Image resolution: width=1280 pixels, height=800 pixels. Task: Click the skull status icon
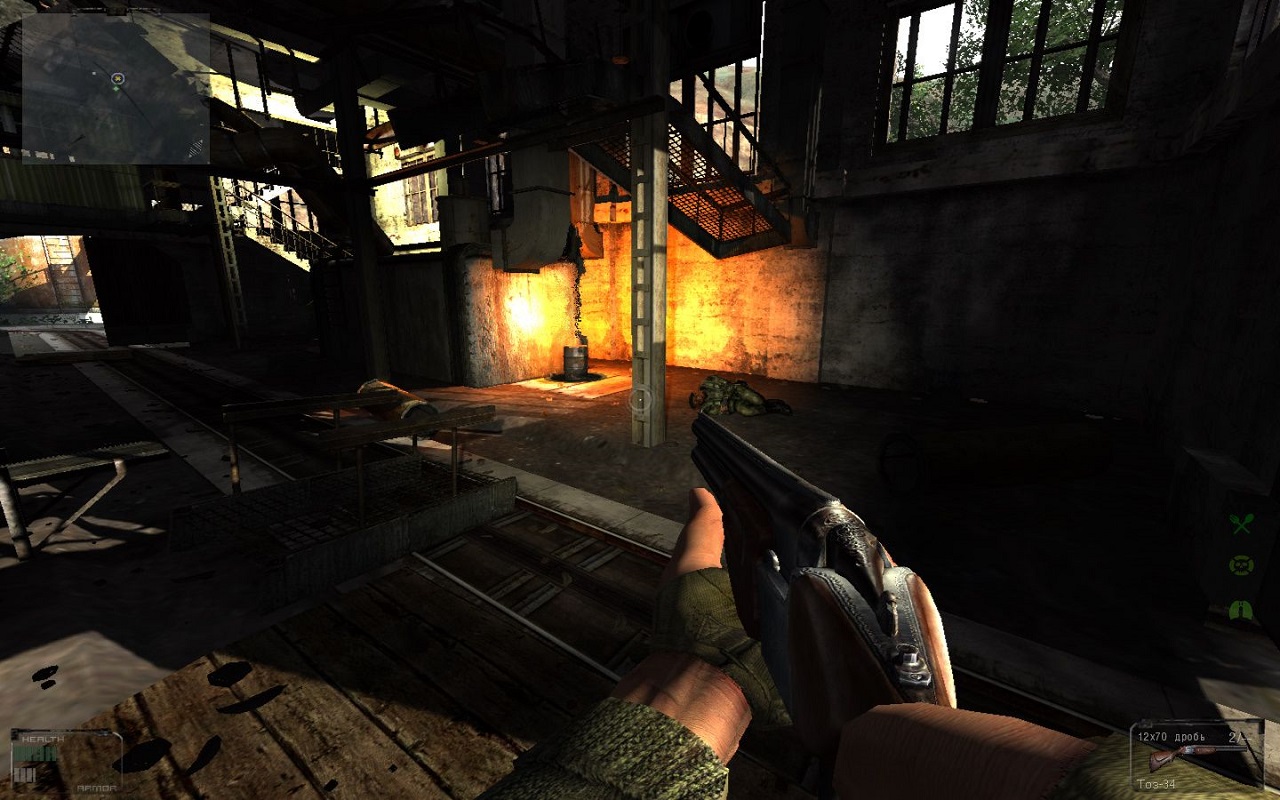[x=1241, y=566]
